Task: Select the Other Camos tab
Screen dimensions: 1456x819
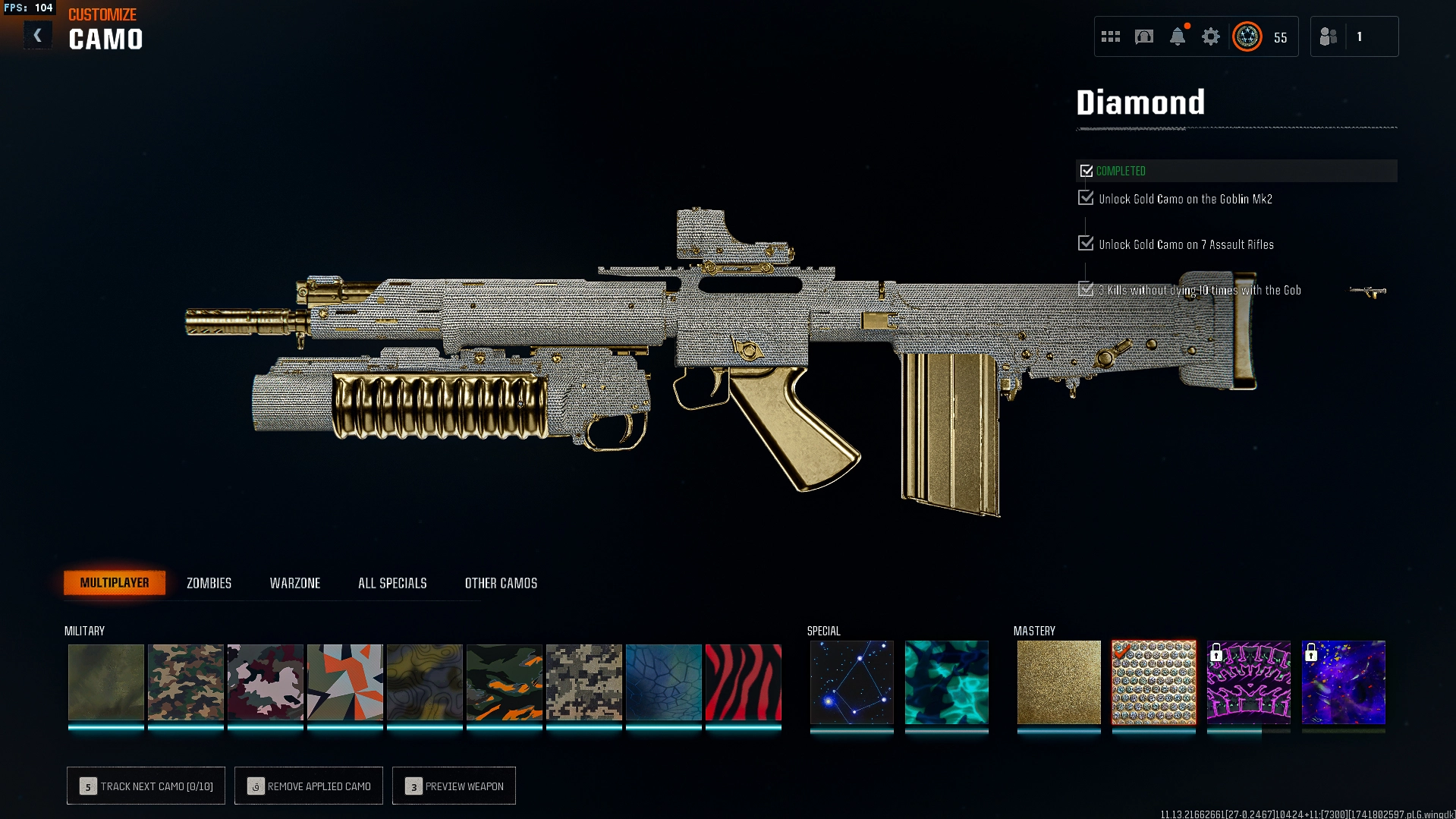Action: click(x=501, y=583)
